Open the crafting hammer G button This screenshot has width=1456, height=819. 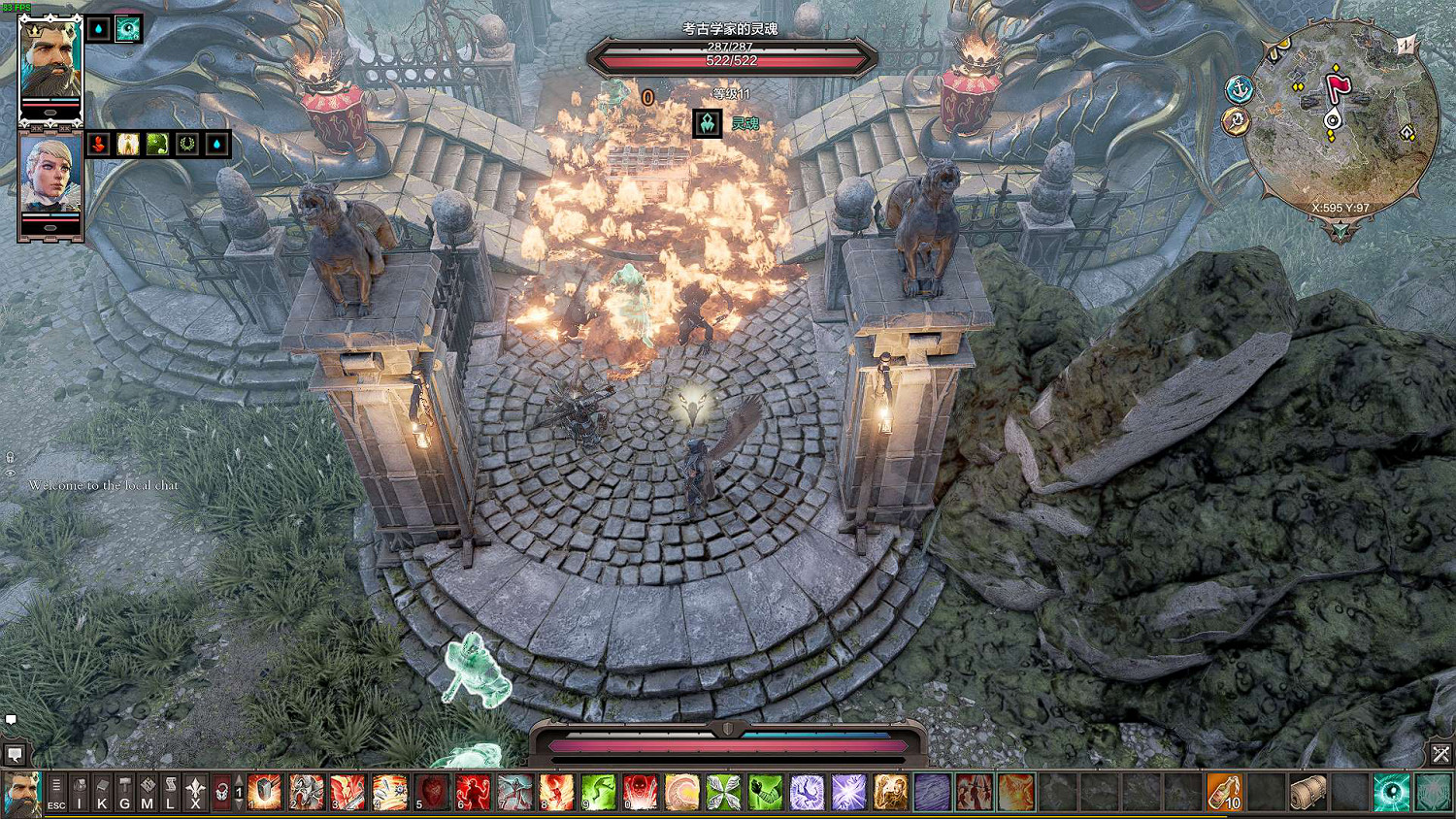click(124, 793)
